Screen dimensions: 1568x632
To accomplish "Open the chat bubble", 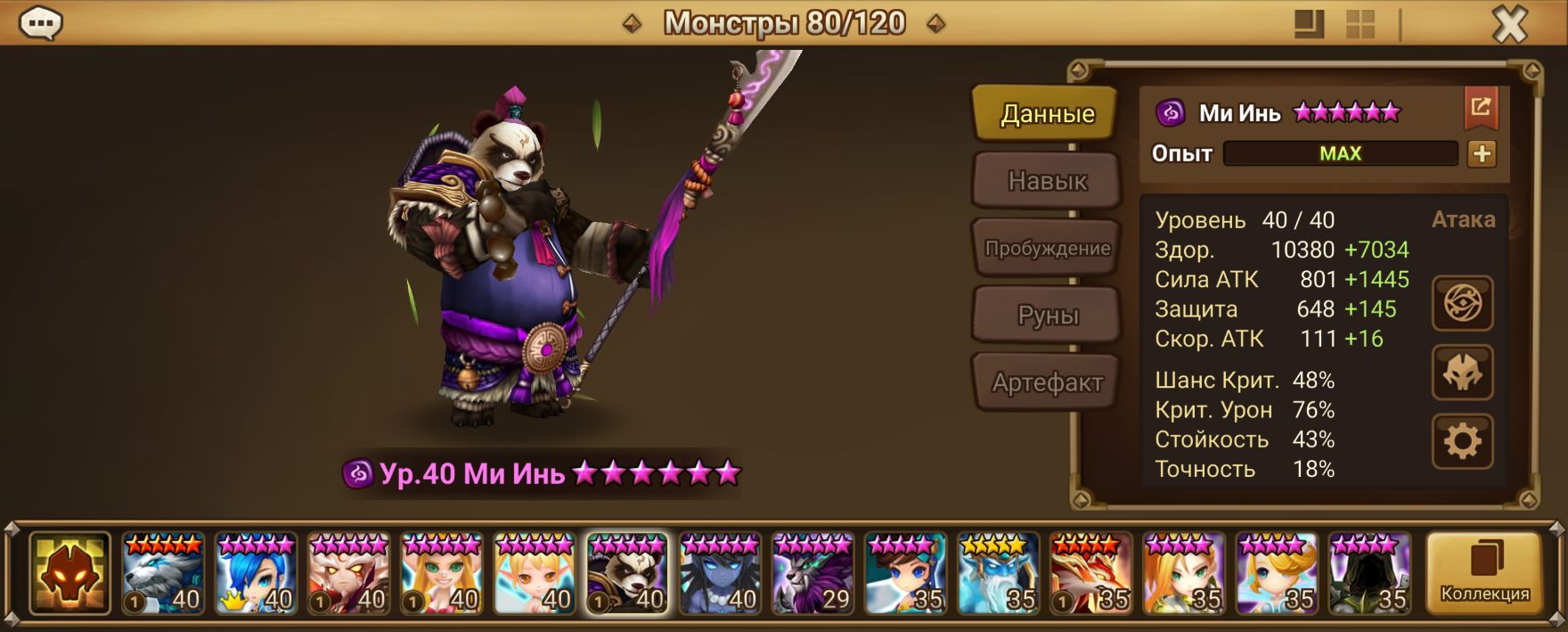I will [41, 24].
